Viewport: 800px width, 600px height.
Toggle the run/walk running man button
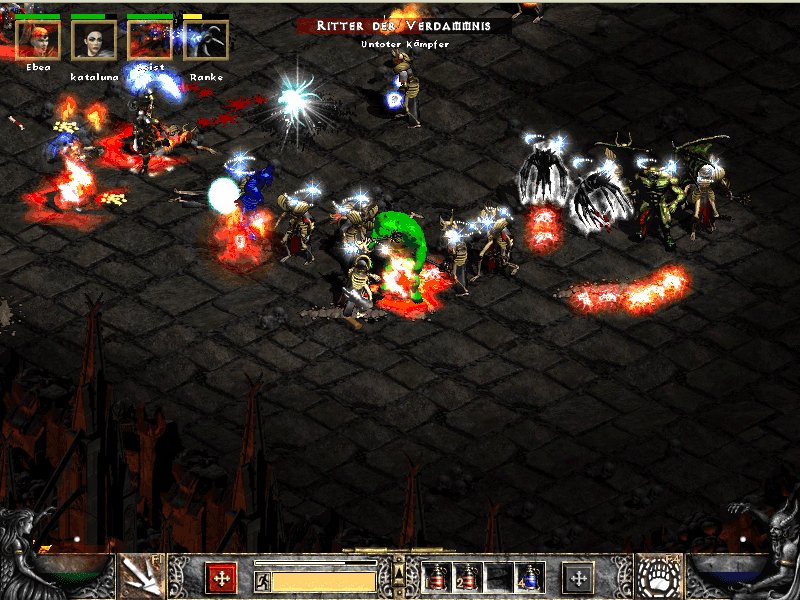[x=262, y=581]
